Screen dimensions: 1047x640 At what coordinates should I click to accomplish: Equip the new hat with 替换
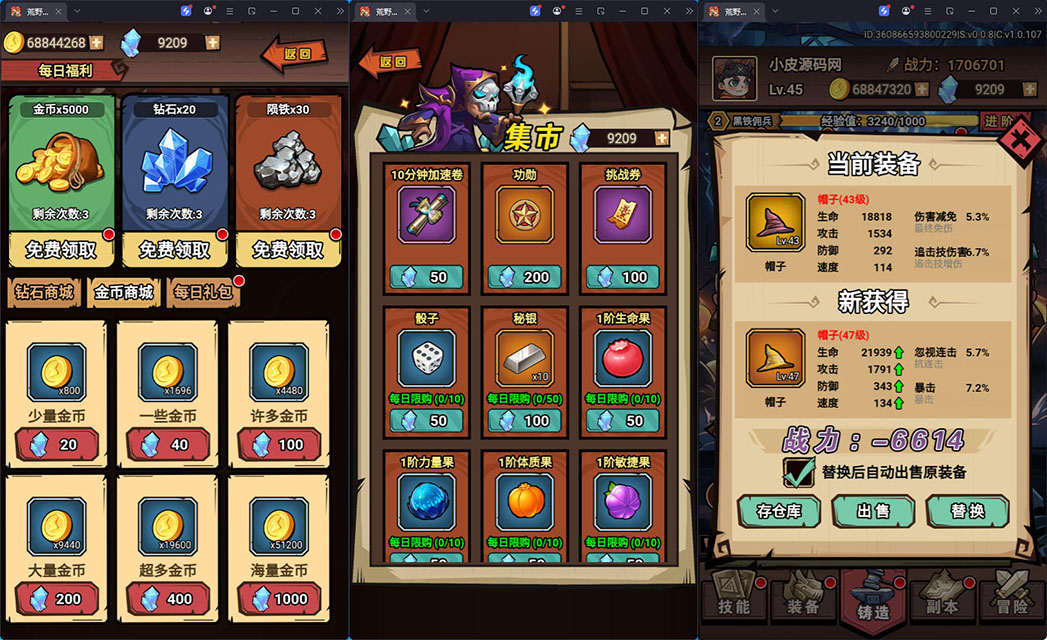point(967,510)
